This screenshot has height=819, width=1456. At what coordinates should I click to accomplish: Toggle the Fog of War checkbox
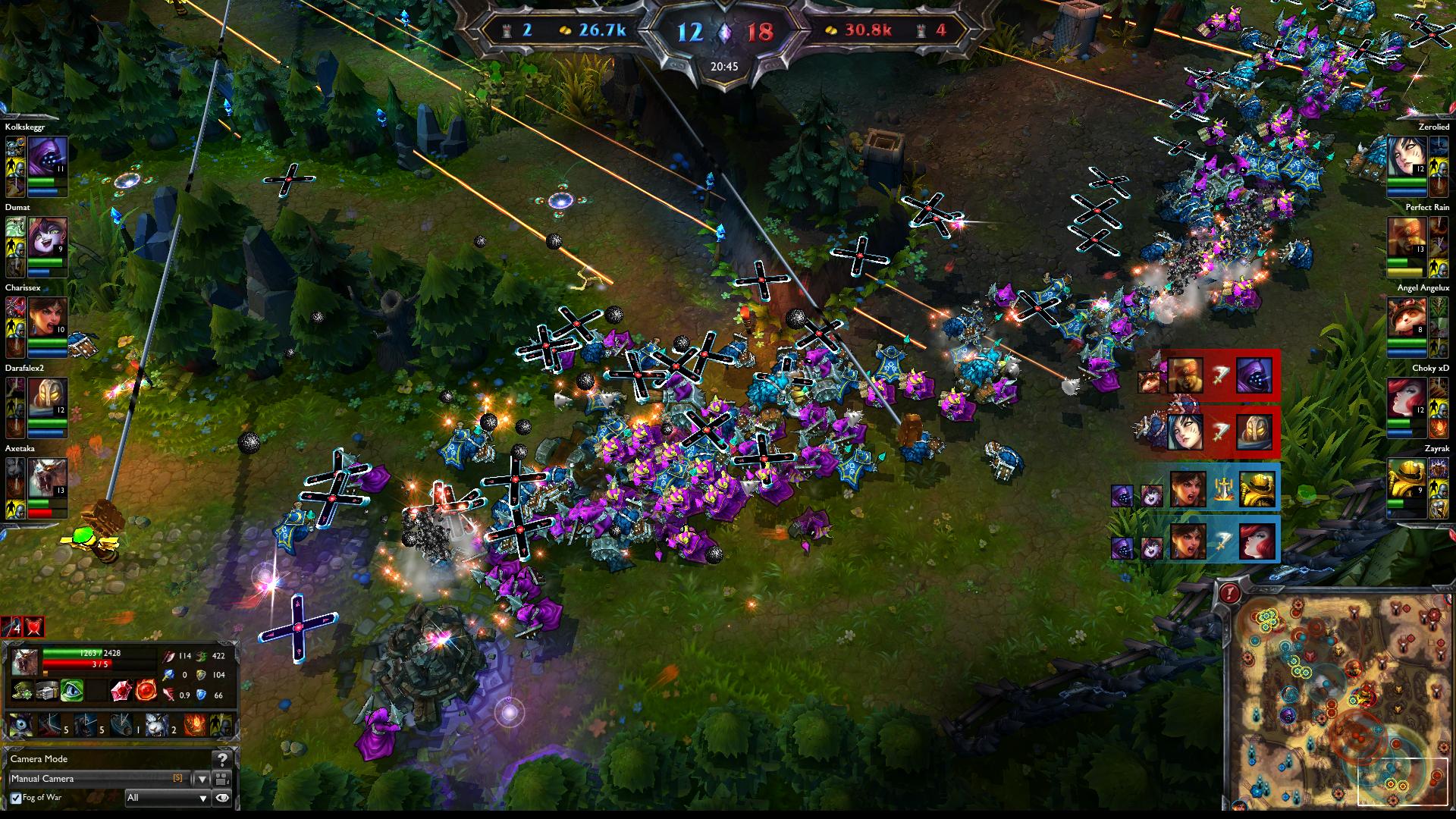point(16,798)
